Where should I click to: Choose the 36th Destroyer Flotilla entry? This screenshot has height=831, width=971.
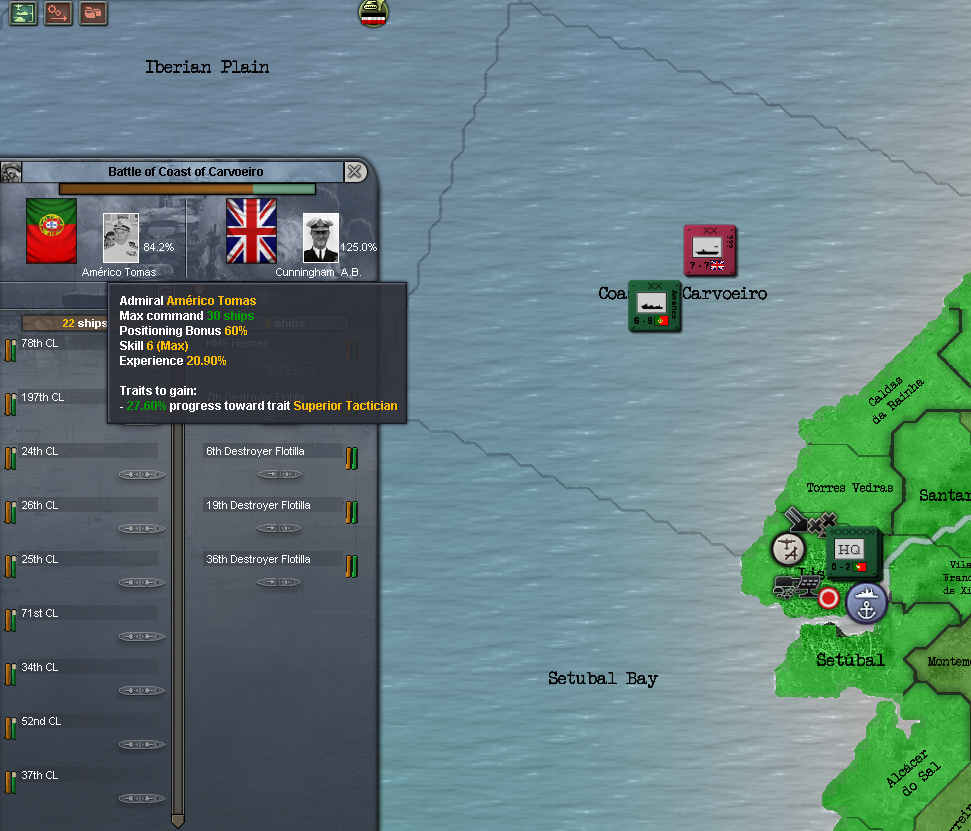tap(272, 560)
